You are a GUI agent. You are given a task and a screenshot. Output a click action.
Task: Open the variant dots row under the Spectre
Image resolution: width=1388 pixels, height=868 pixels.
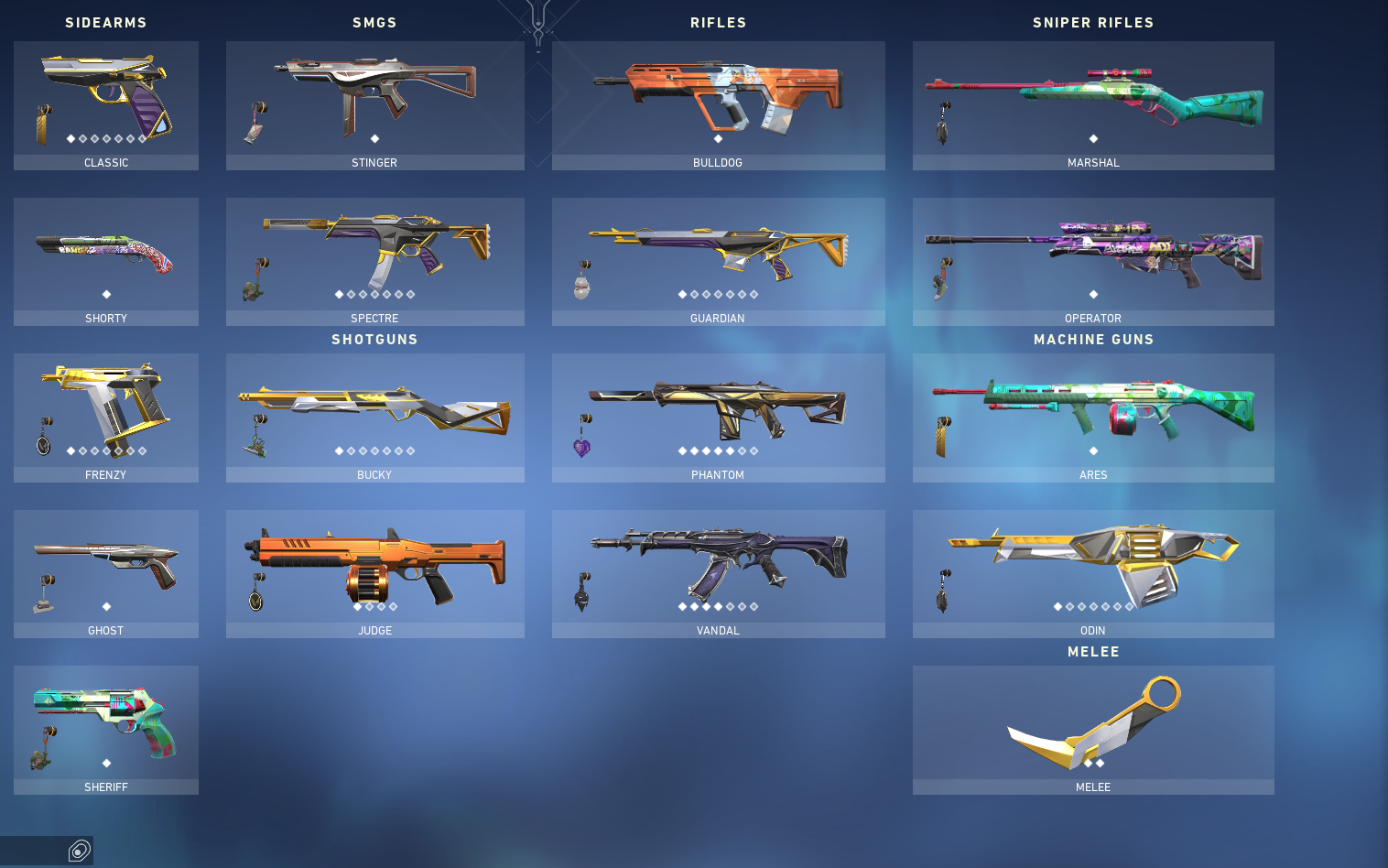[x=374, y=295]
